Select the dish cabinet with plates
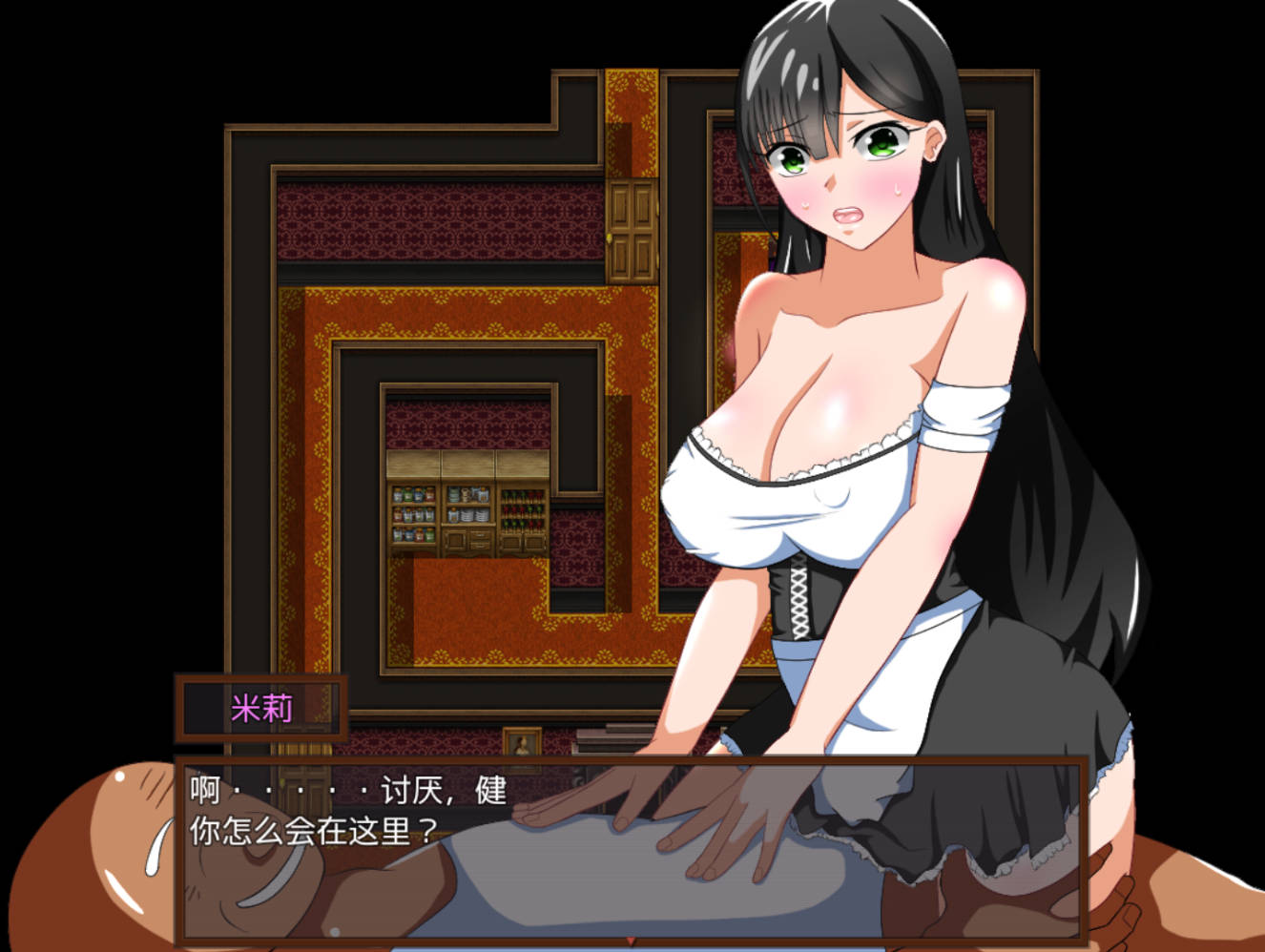 click(x=467, y=510)
